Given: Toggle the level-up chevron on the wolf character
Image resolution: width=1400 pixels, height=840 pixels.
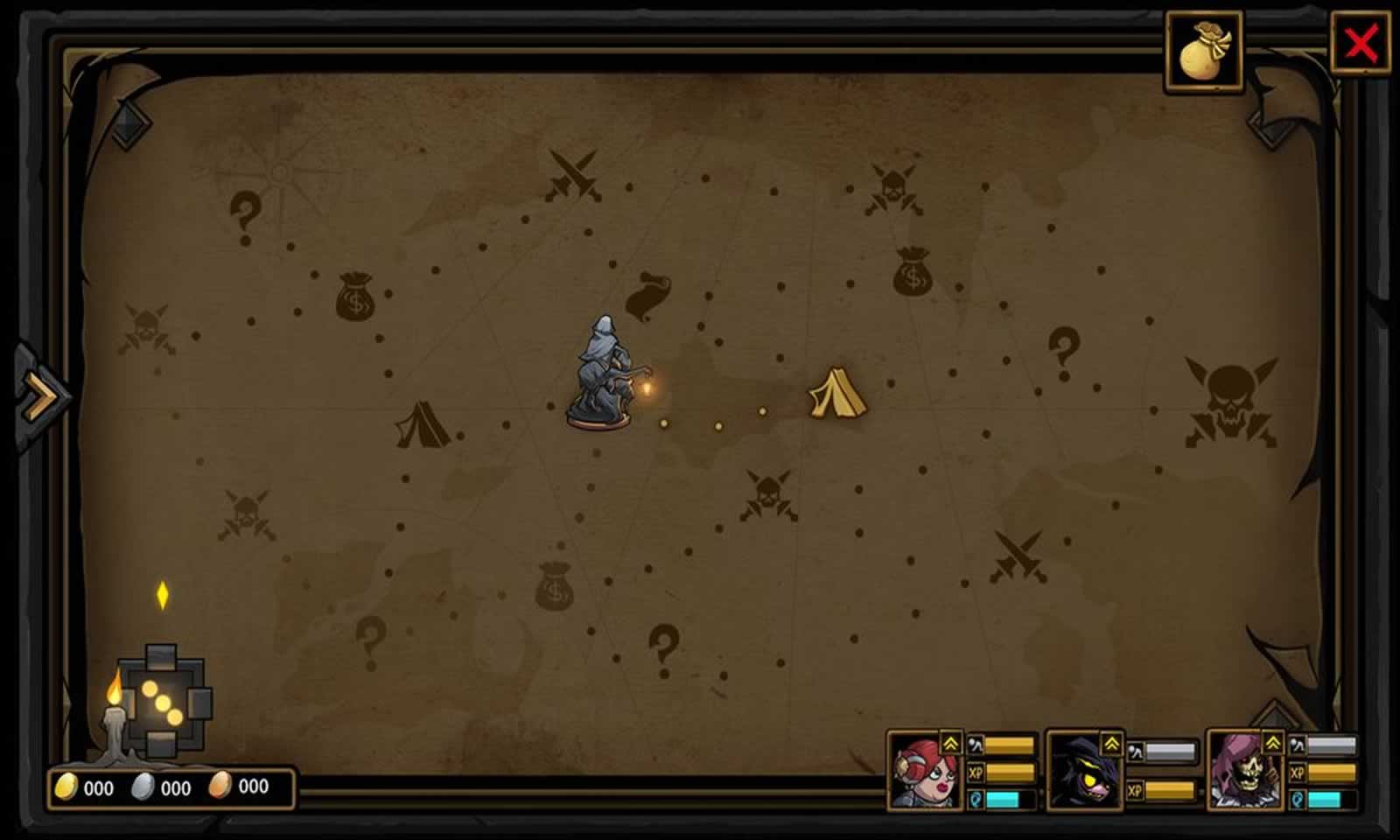Looking at the screenshot, I should coord(1111,744).
